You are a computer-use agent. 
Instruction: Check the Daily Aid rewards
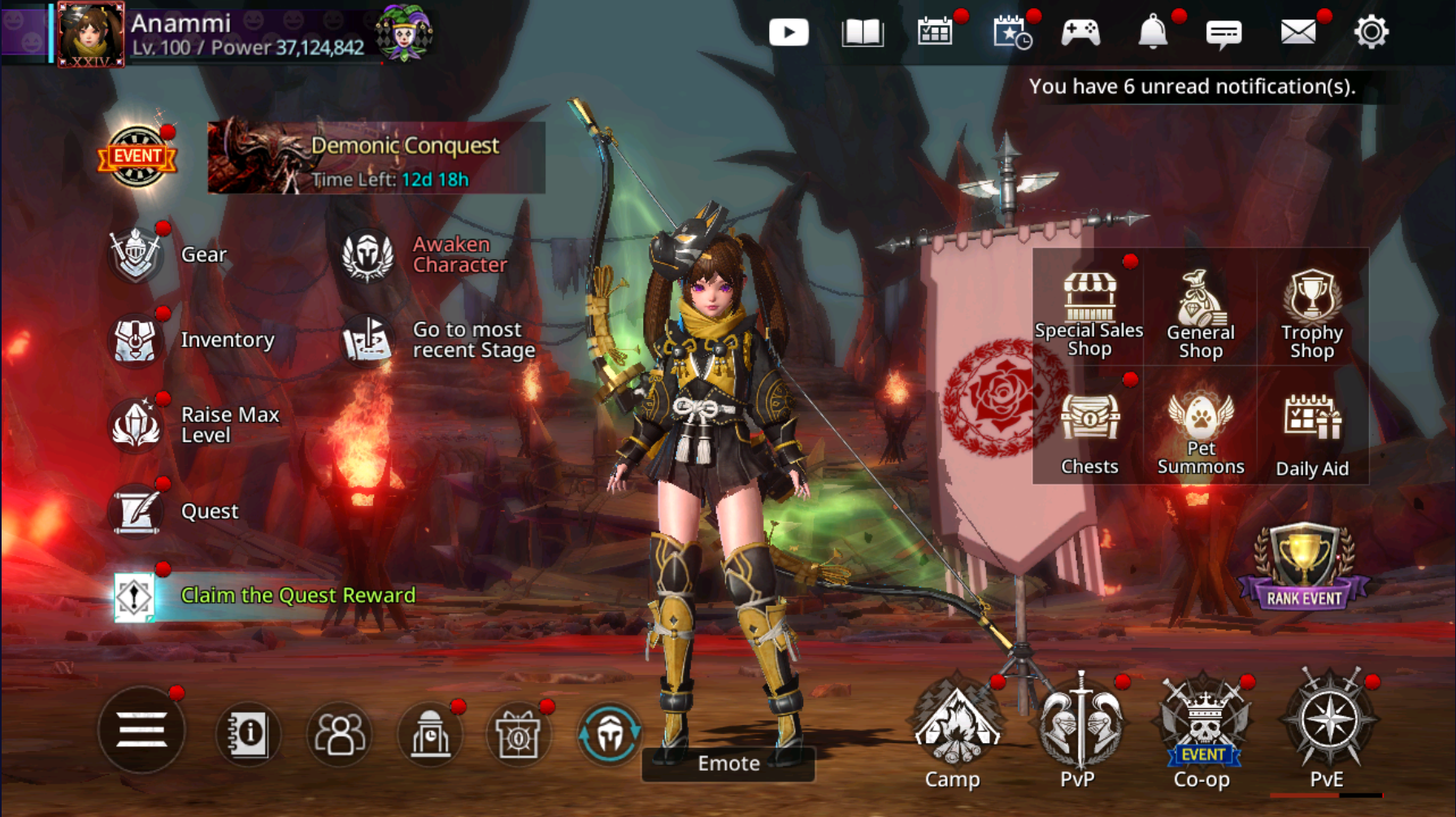(x=1311, y=432)
